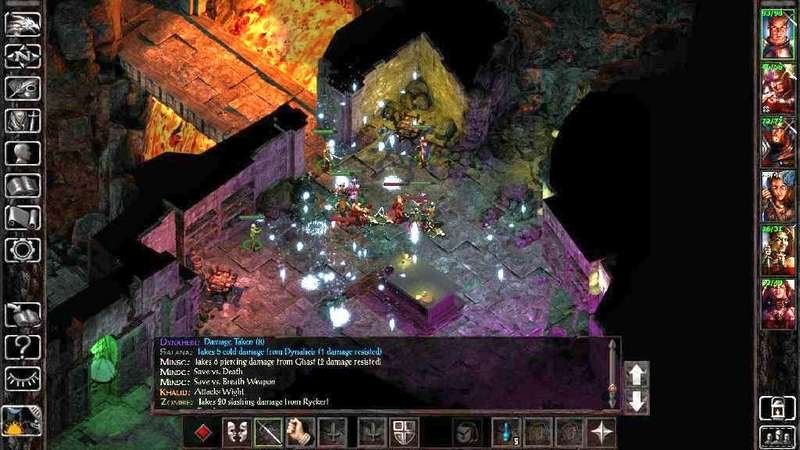The height and width of the screenshot is (450, 800).
Task: Show the character record via the head icon
Action: pos(22,153)
